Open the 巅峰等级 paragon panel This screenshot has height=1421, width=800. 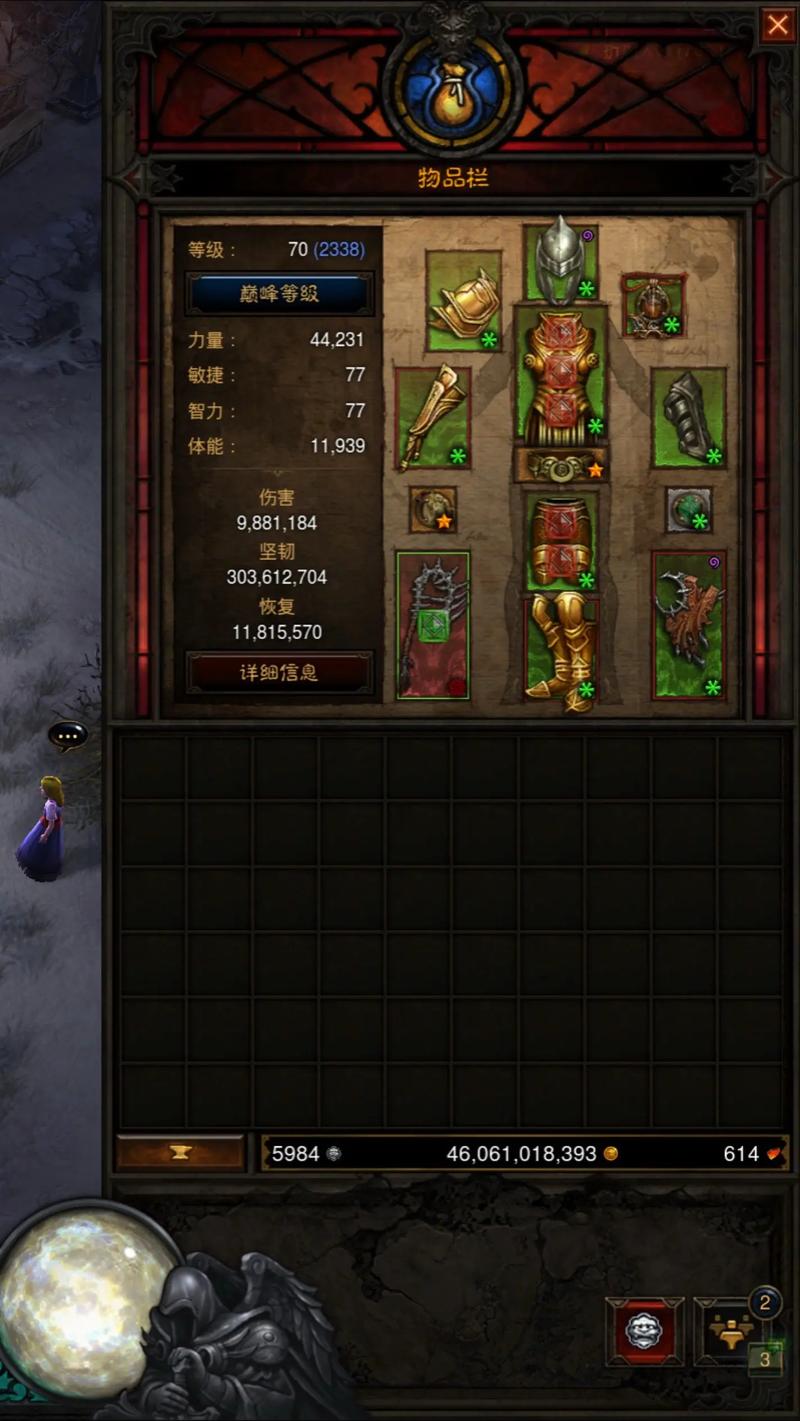(x=279, y=293)
